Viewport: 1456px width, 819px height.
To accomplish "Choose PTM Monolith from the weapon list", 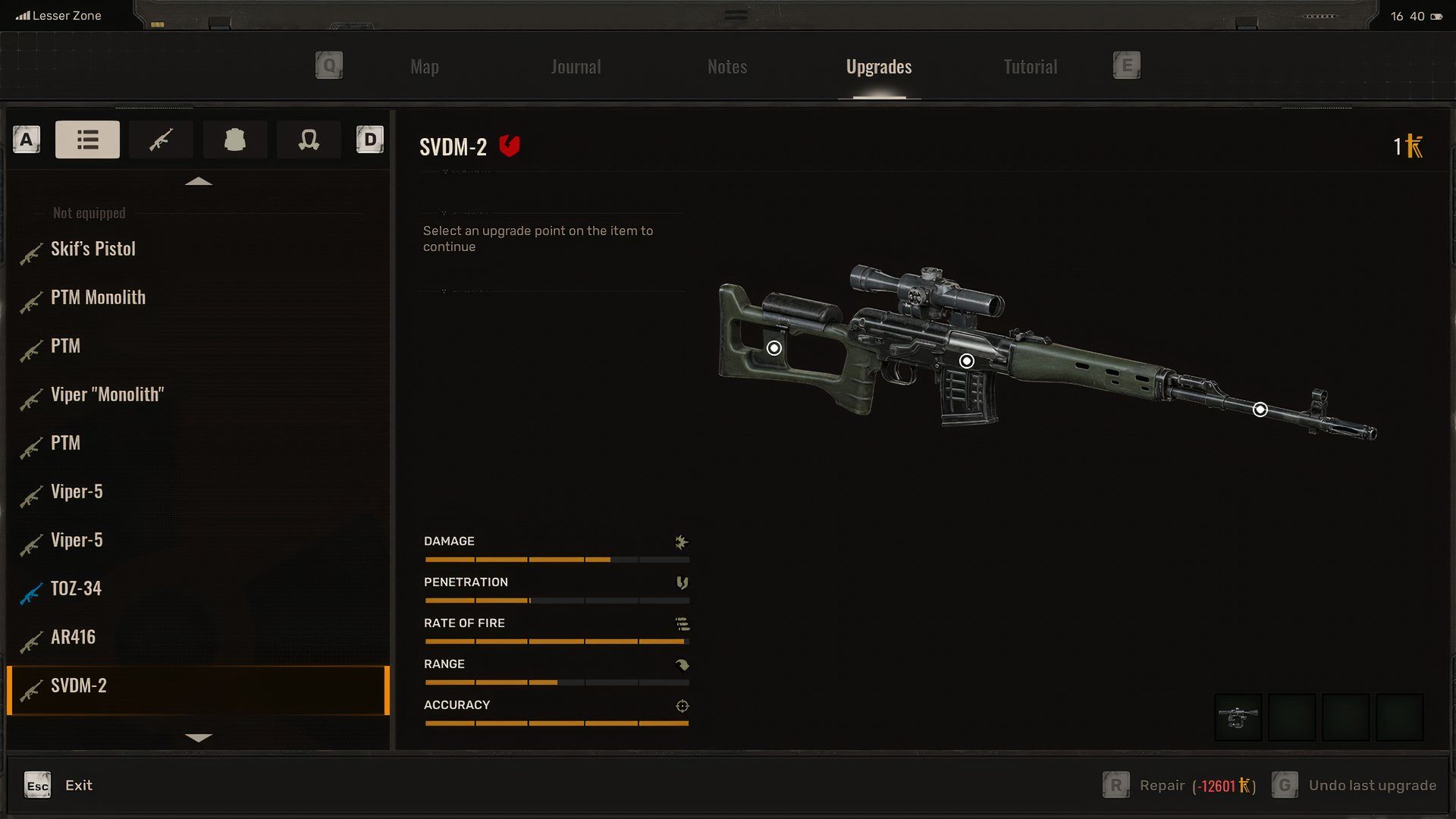I will coord(98,297).
